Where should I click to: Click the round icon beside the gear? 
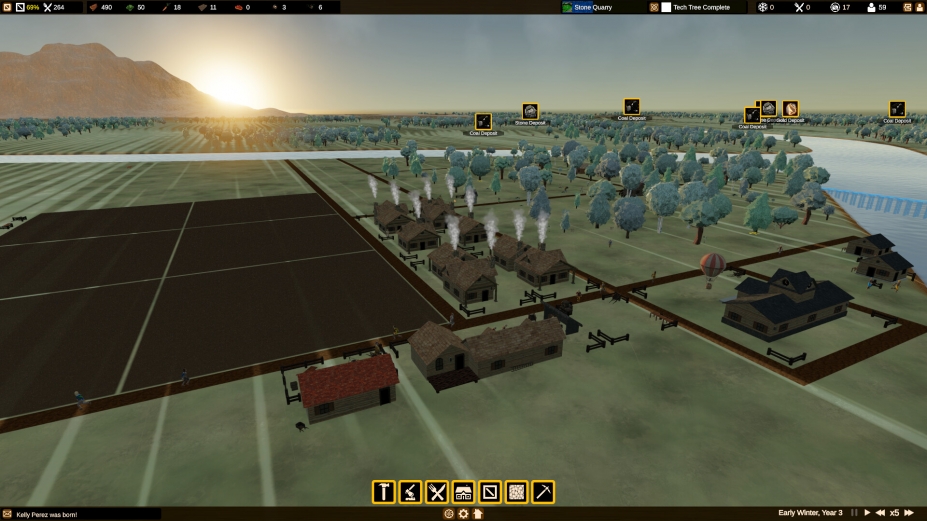tap(448, 514)
